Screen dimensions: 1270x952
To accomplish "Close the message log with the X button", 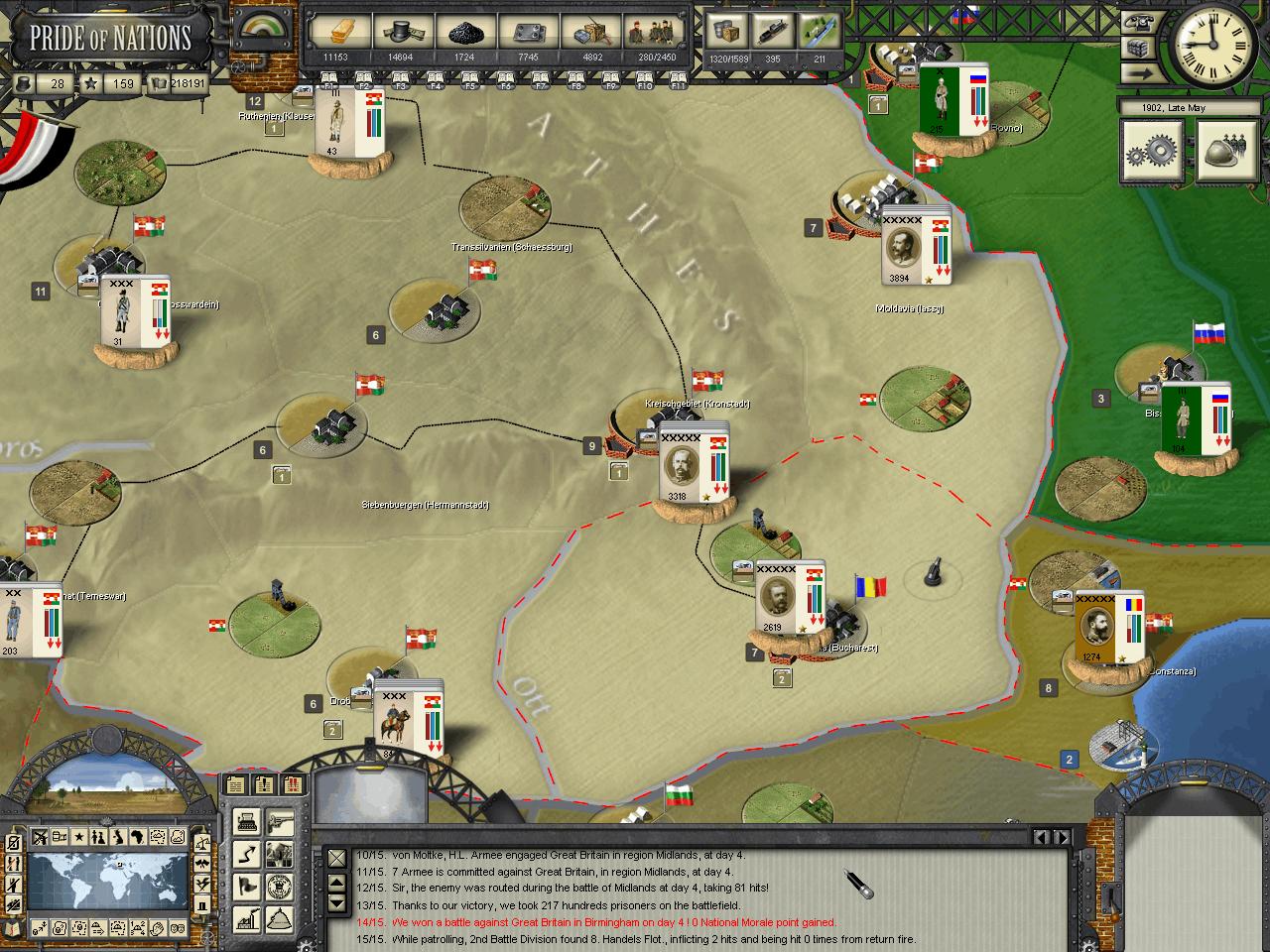I will click(x=337, y=857).
